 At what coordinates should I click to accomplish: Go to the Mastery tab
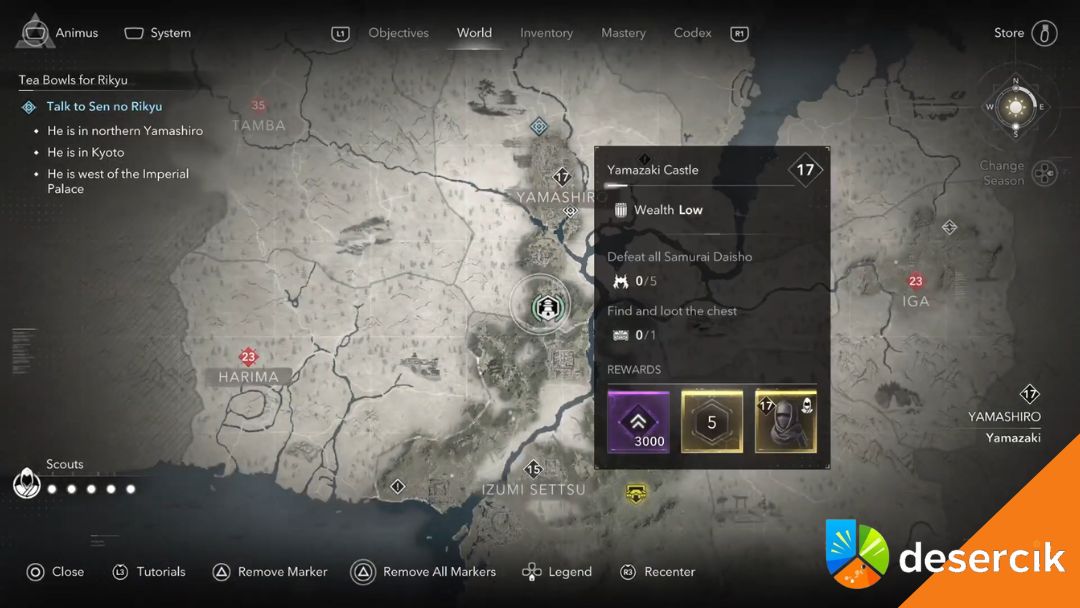[623, 33]
